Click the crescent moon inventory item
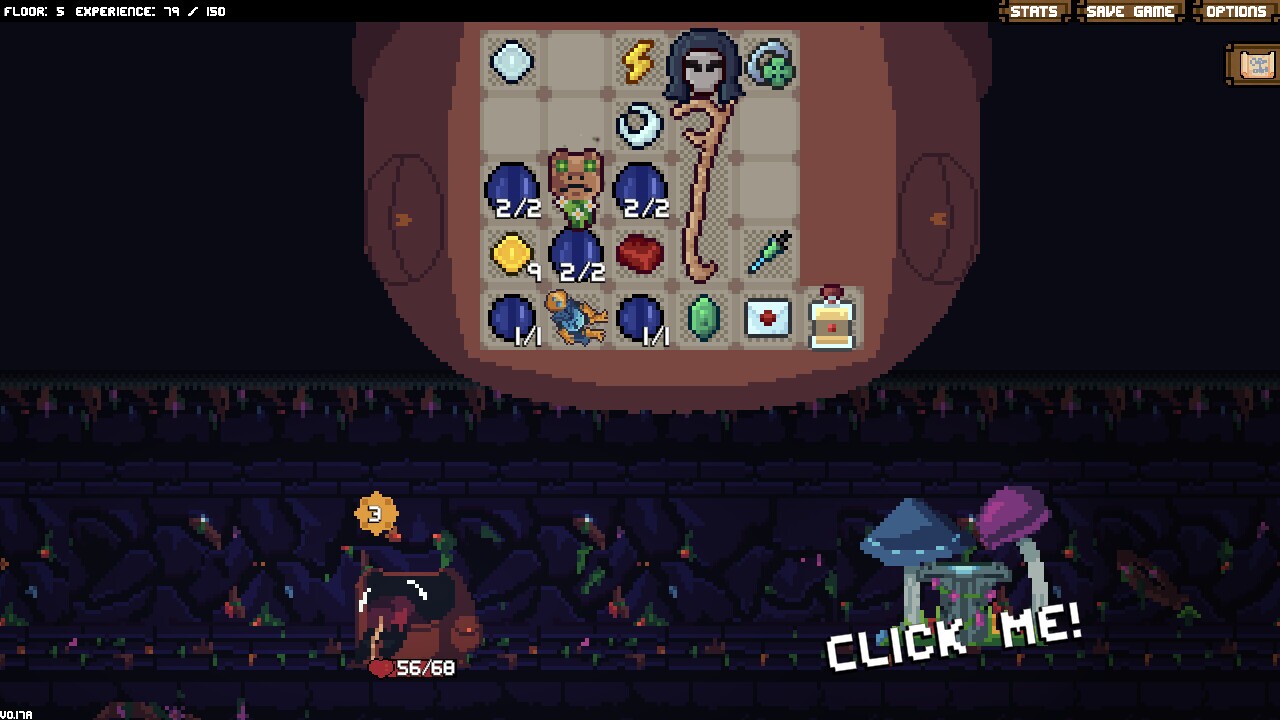This screenshot has height=720, width=1280. pos(641,125)
